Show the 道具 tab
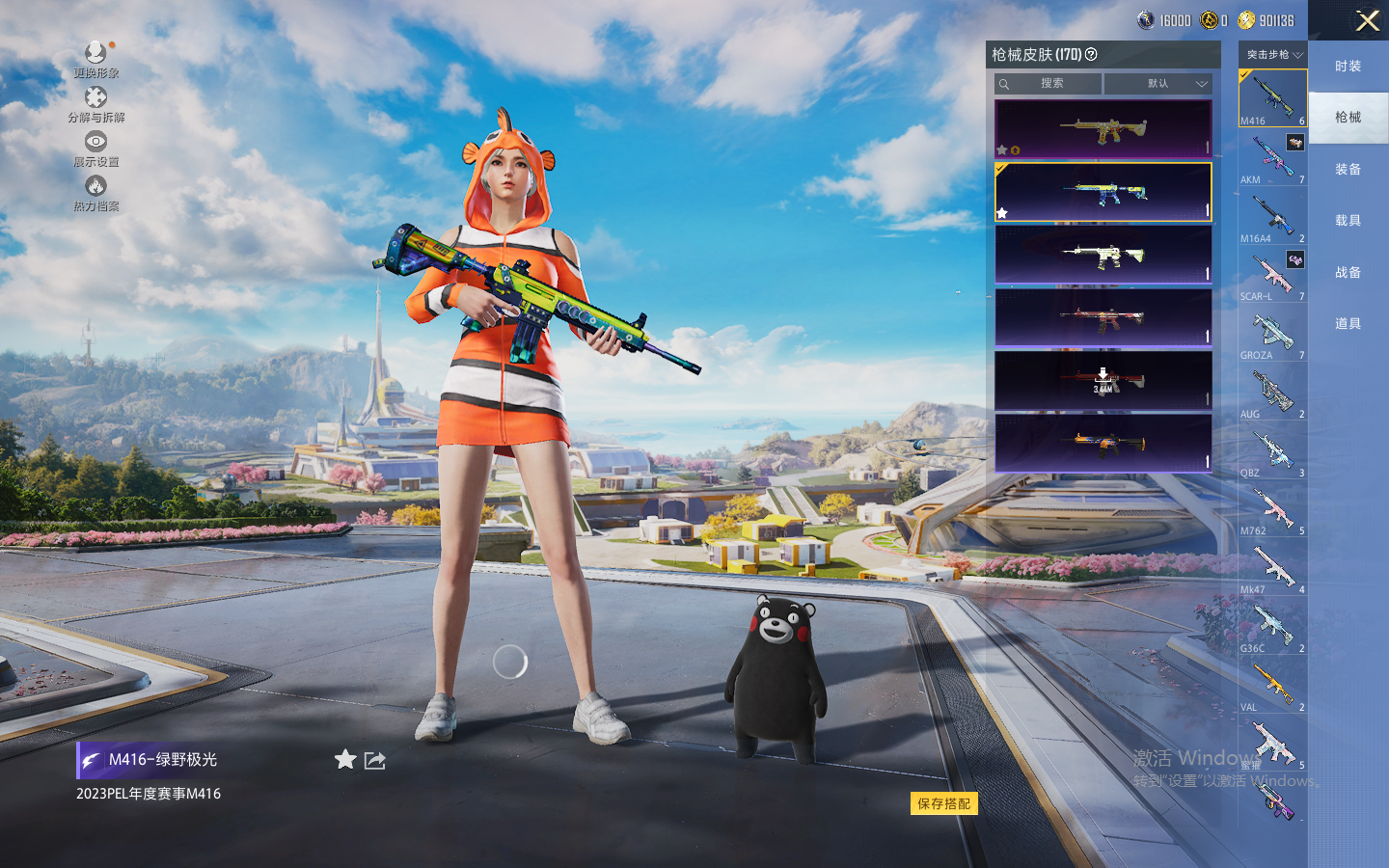Viewport: 1389px width, 868px height. [1348, 324]
